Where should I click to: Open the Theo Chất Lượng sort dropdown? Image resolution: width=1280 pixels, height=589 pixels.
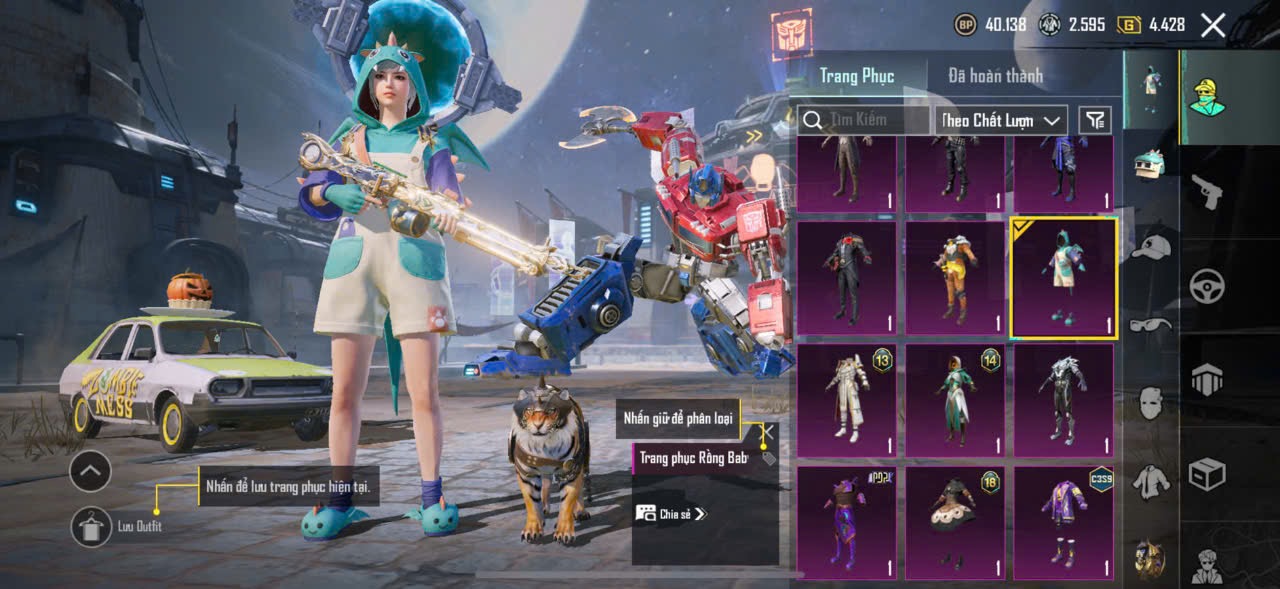pyautogui.click(x=1002, y=120)
